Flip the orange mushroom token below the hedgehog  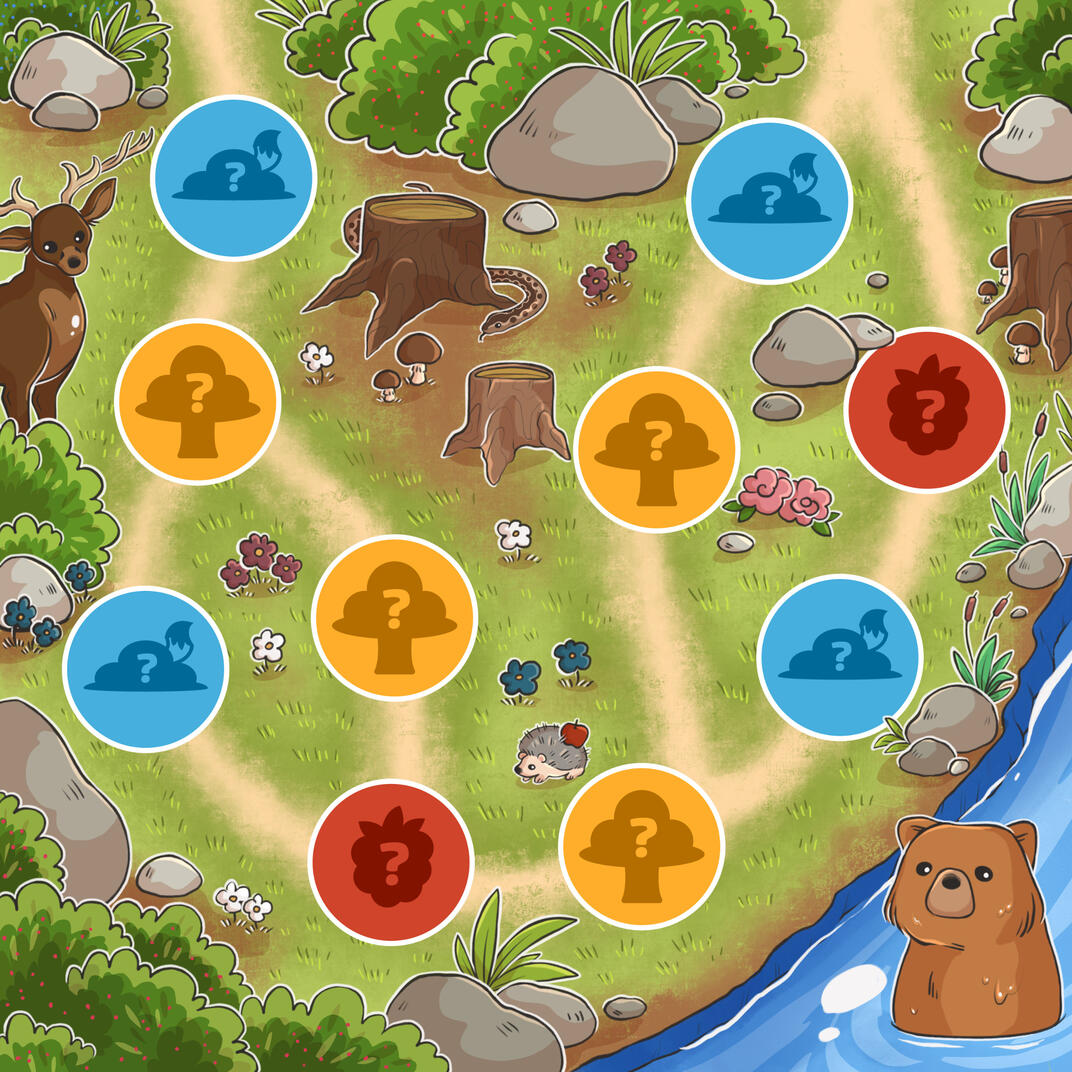coord(641,846)
